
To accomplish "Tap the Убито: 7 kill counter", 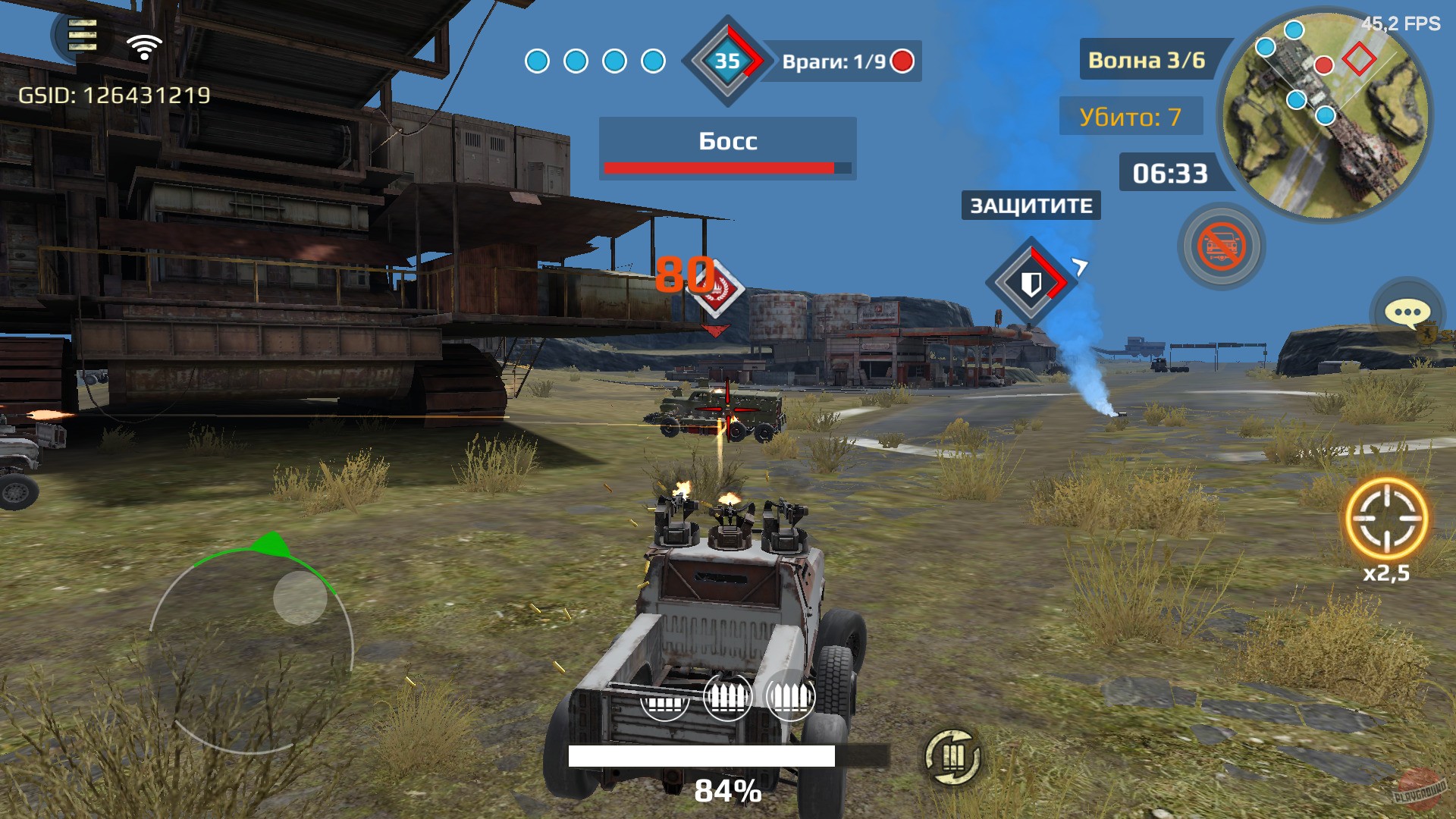I will click(1131, 117).
